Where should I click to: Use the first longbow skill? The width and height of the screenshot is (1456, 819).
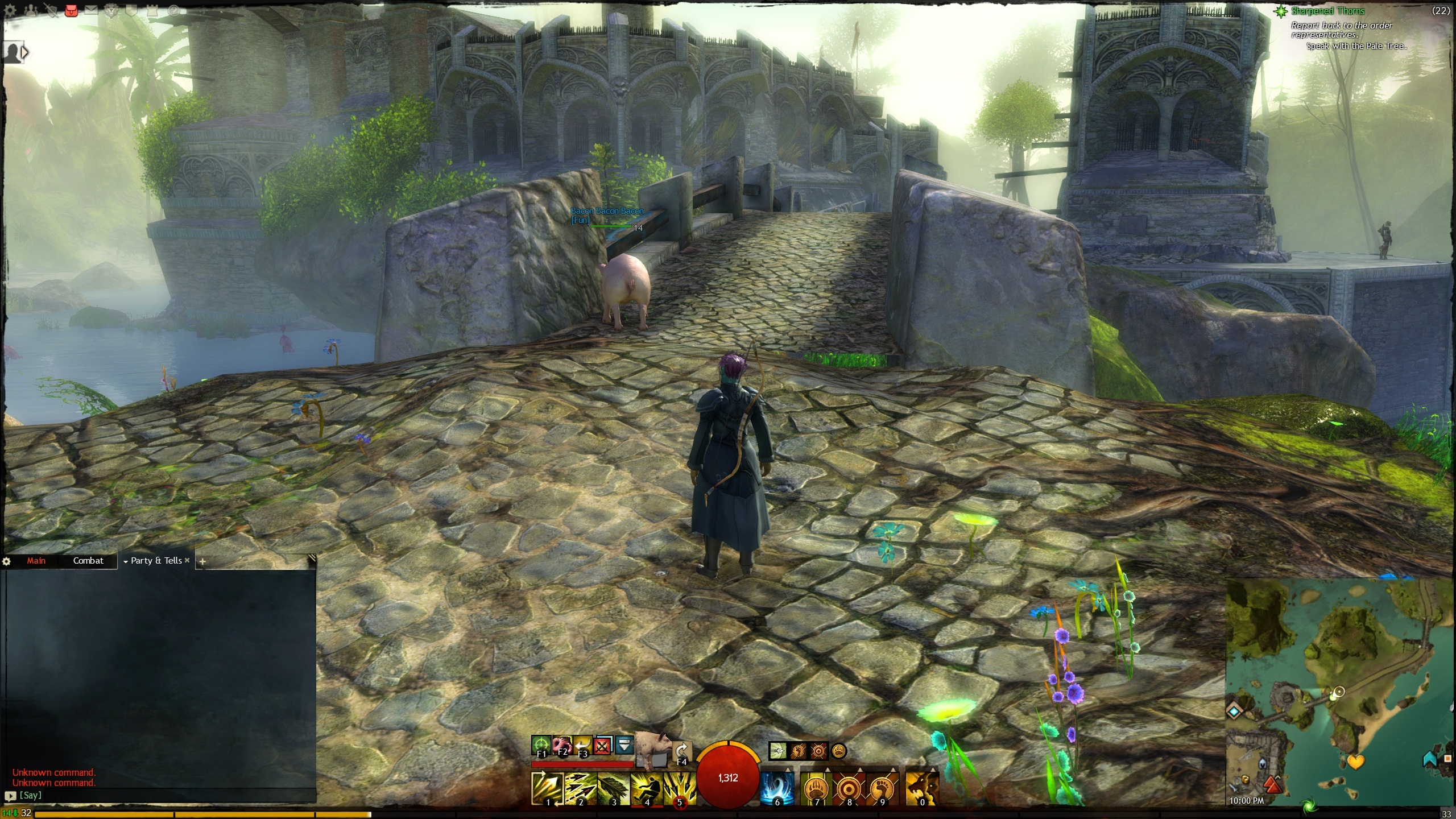[547, 788]
